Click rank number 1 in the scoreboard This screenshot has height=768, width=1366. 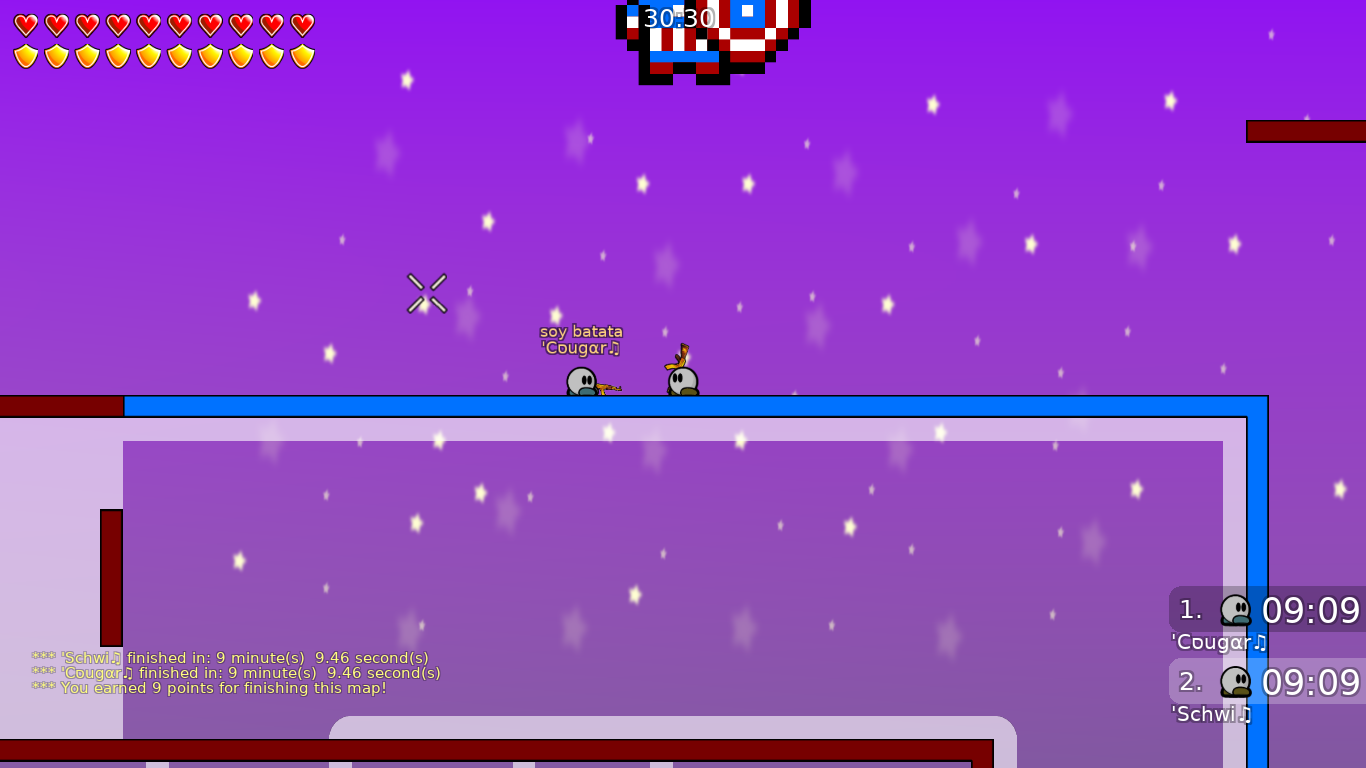[1188, 610]
